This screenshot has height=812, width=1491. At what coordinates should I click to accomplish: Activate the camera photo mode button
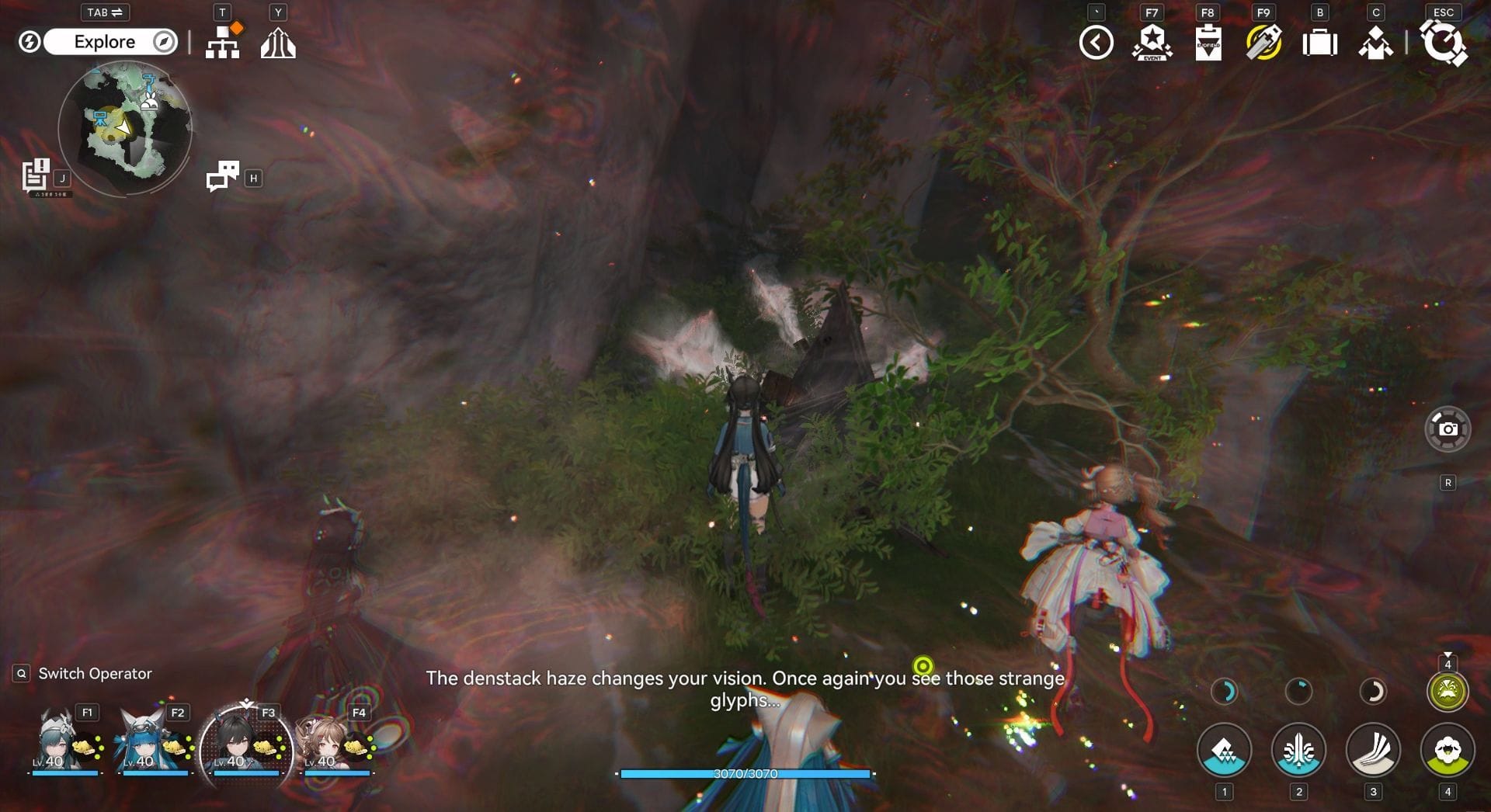tap(1448, 429)
